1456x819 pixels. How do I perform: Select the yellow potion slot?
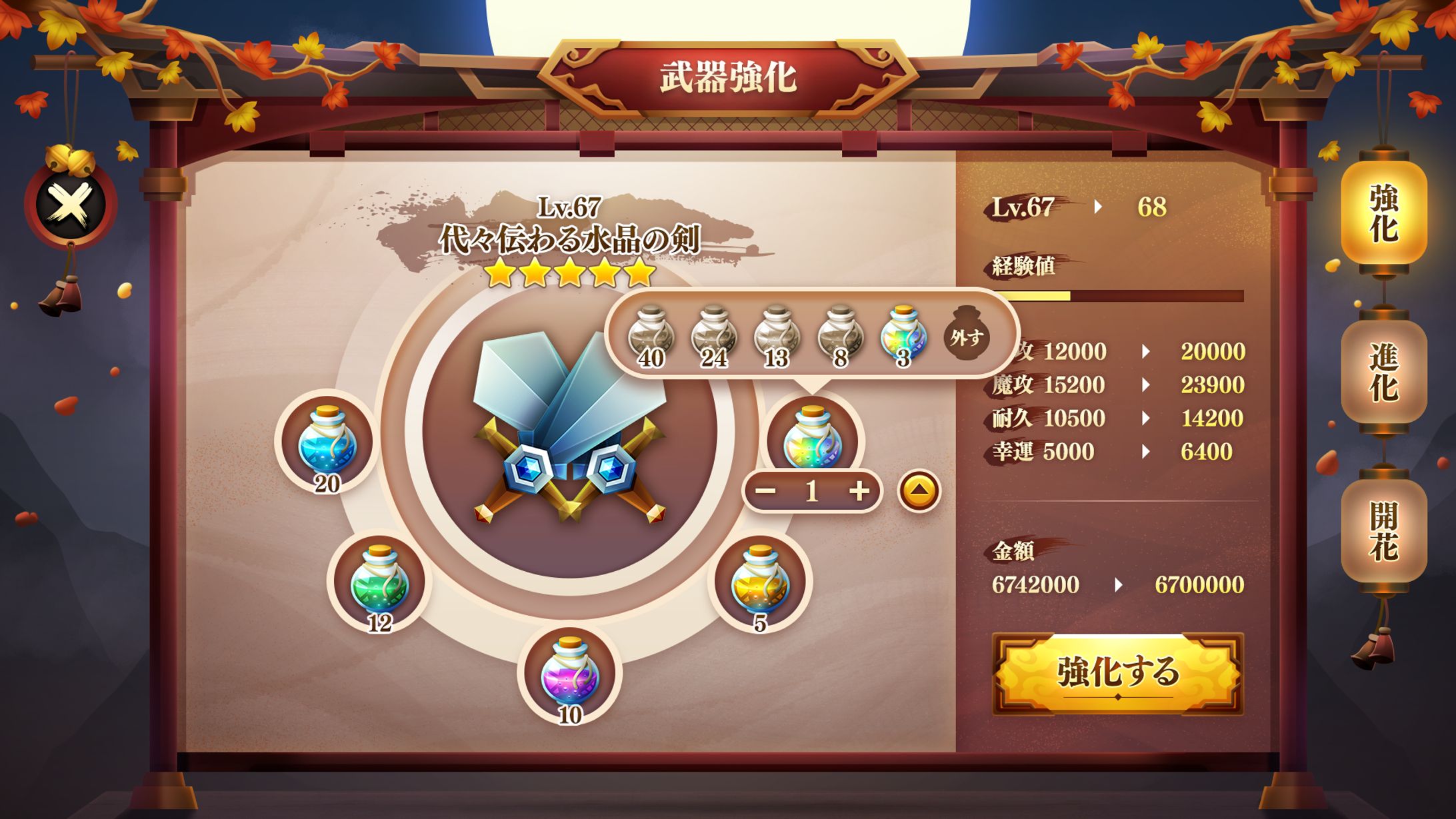760,581
